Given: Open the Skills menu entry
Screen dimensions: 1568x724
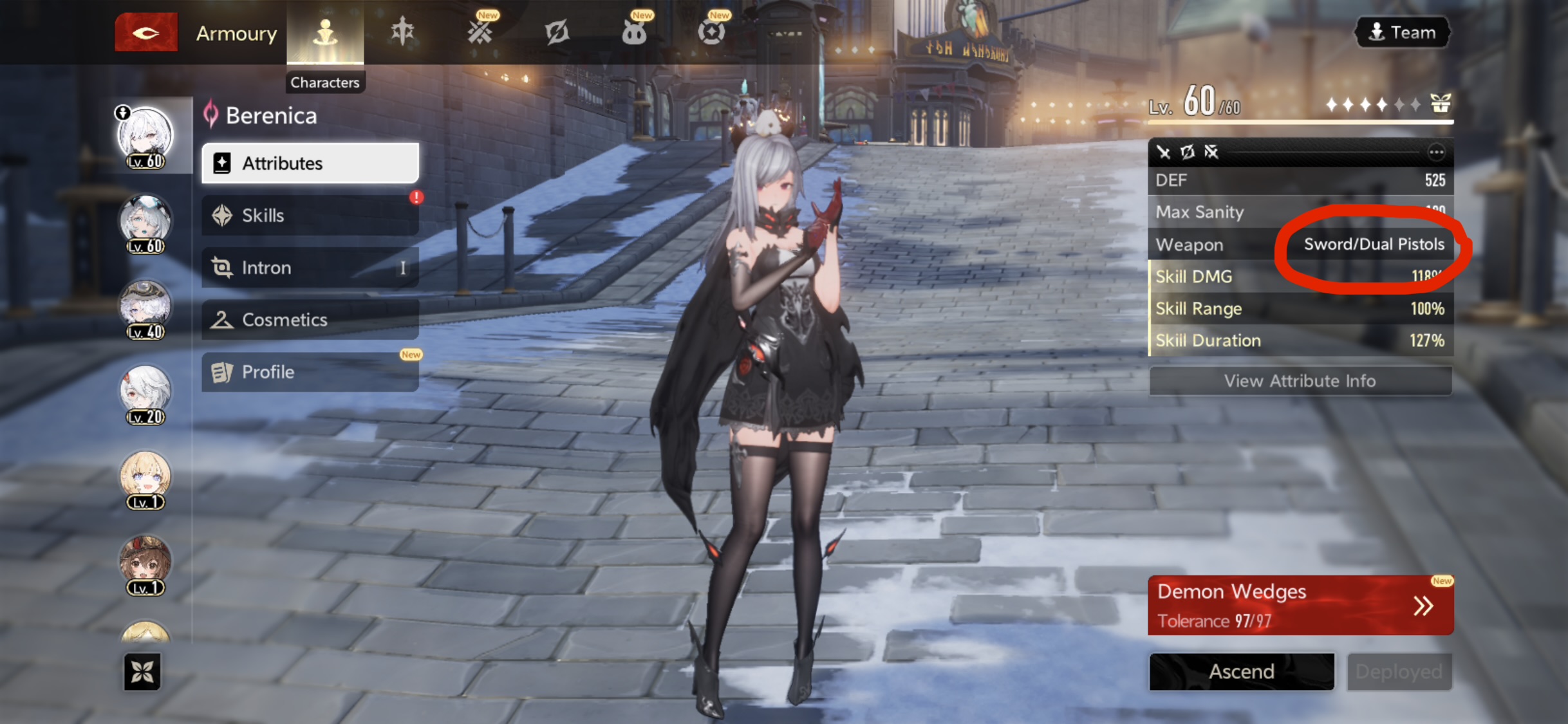Looking at the screenshot, I should pos(310,216).
